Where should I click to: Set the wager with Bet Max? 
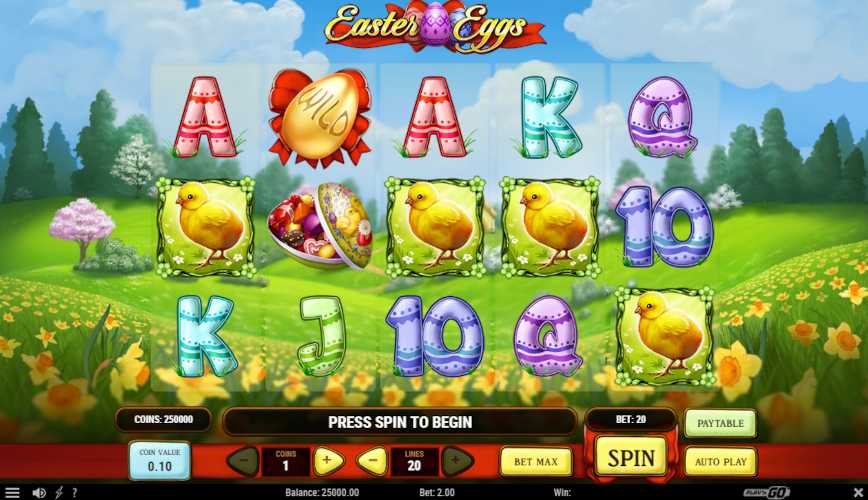pos(536,462)
